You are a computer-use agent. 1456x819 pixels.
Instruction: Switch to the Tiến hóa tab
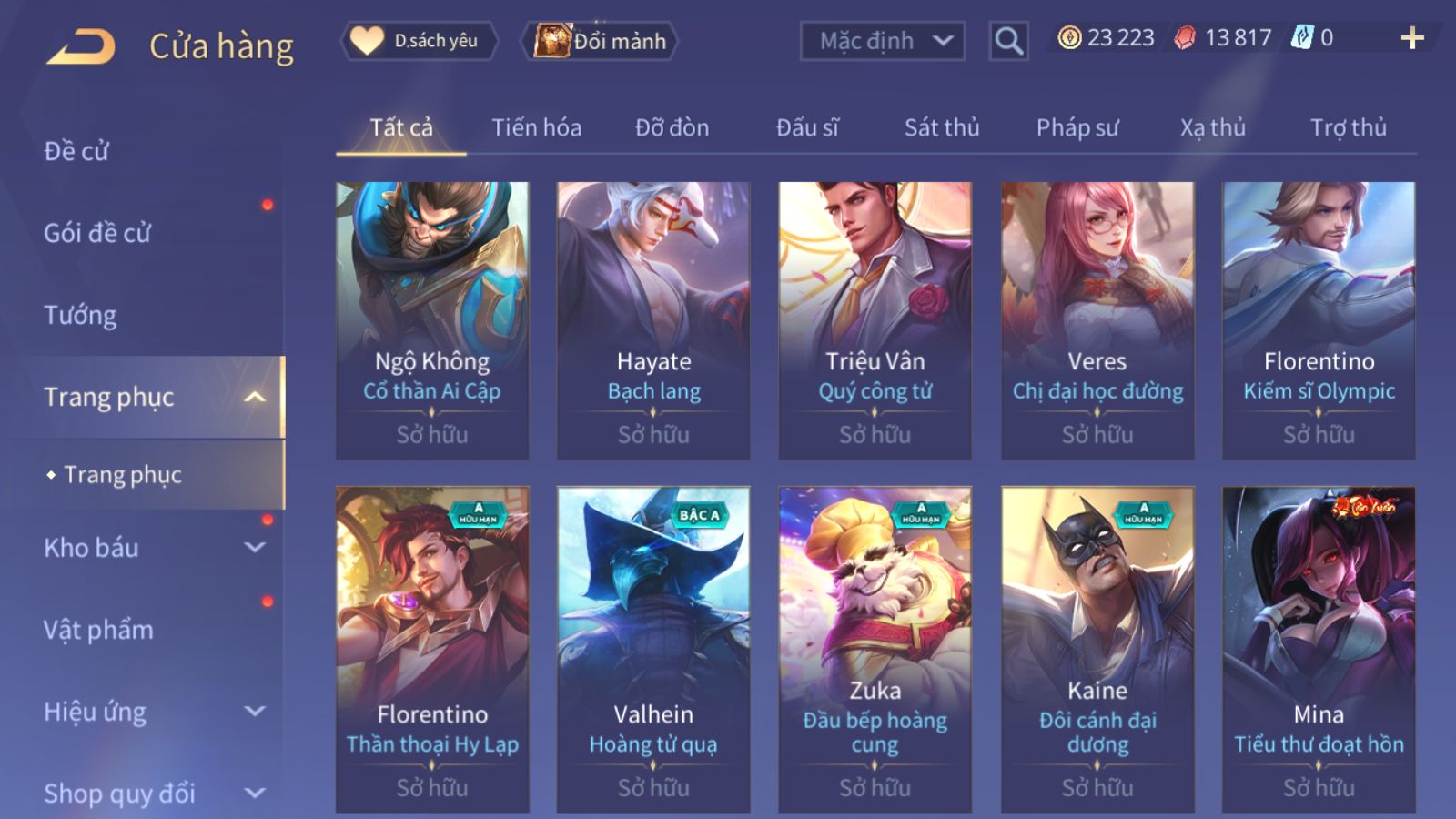coord(536,128)
